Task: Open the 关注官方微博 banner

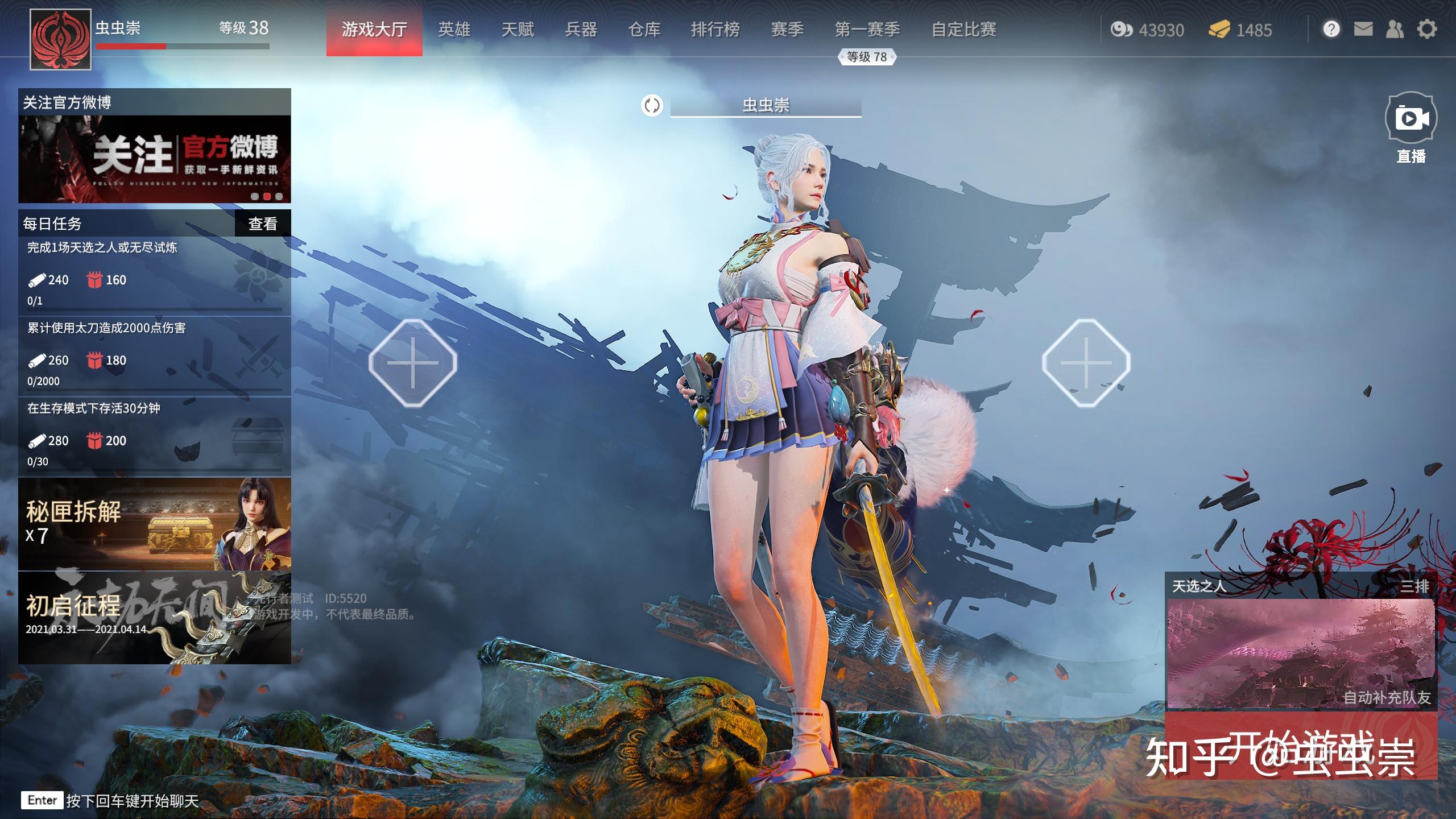Action: (155, 158)
